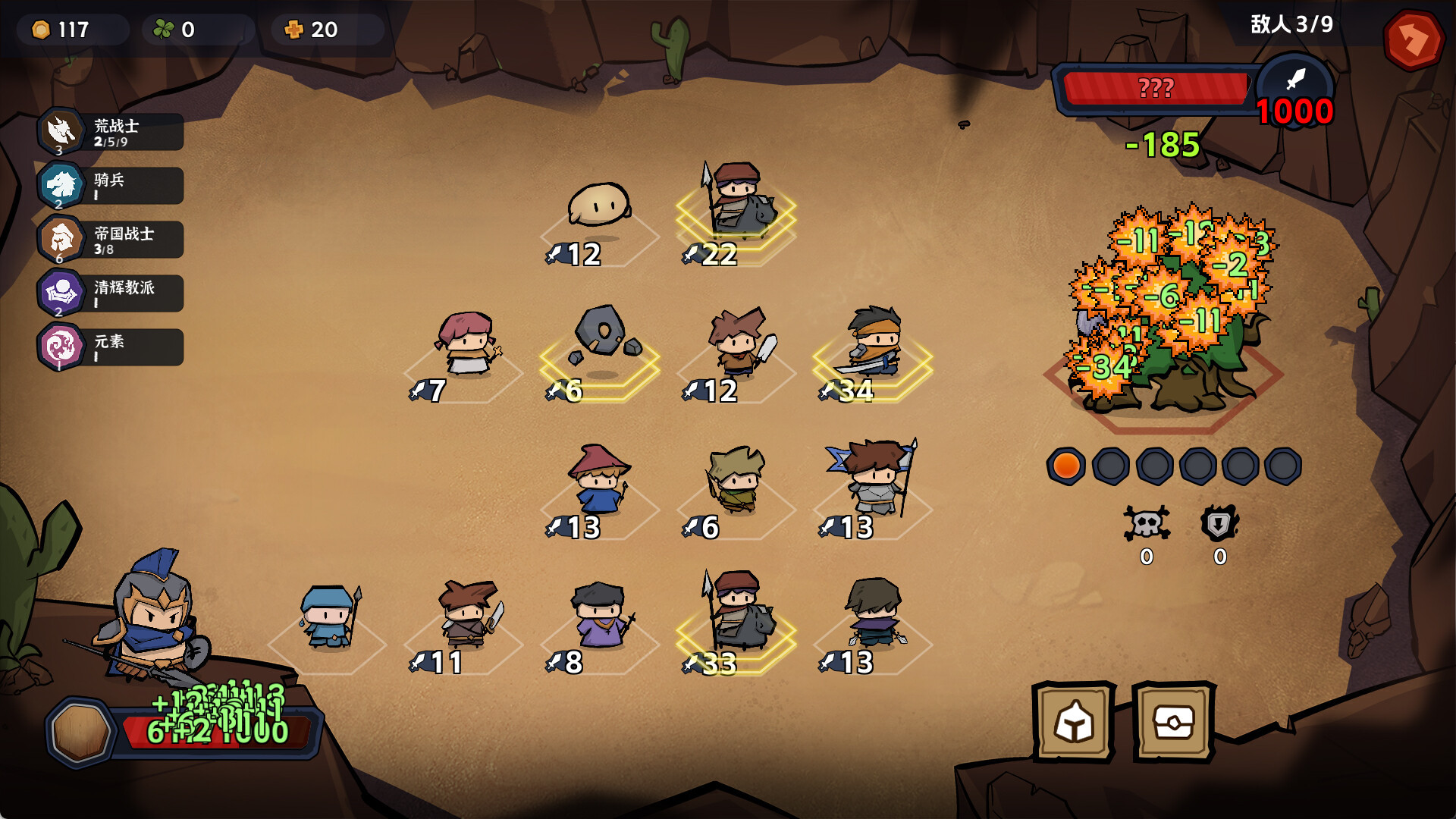This screenshot has width=1456, height=819.
Task: Click the wooden shield icon by player health
Action: pyautogui.click(x=80, y=732)
